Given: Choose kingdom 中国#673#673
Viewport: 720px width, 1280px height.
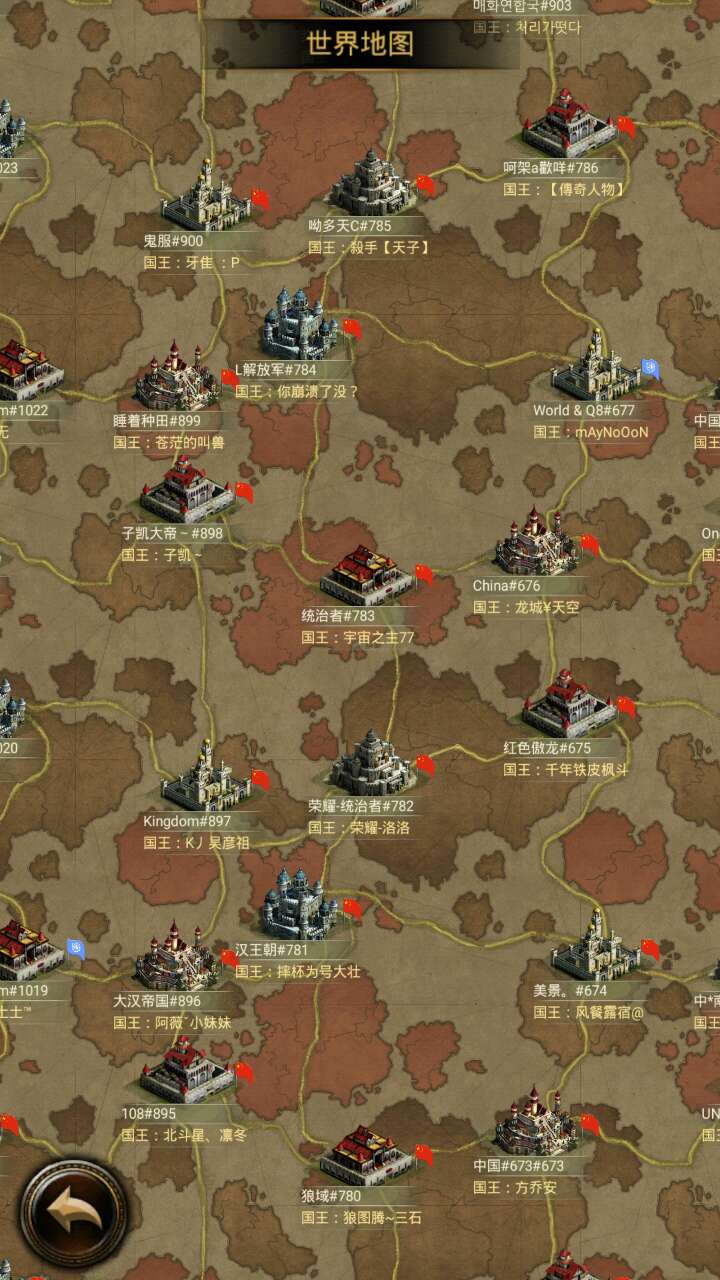Looking at the screenshot, I should point(536,1123).
